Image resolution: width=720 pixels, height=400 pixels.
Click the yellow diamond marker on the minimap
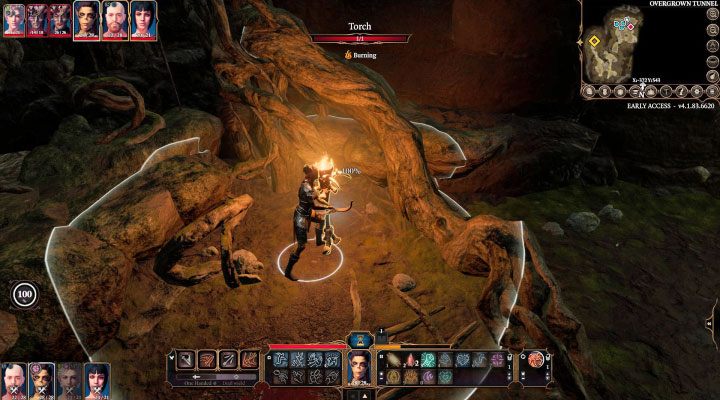point(594,42)
